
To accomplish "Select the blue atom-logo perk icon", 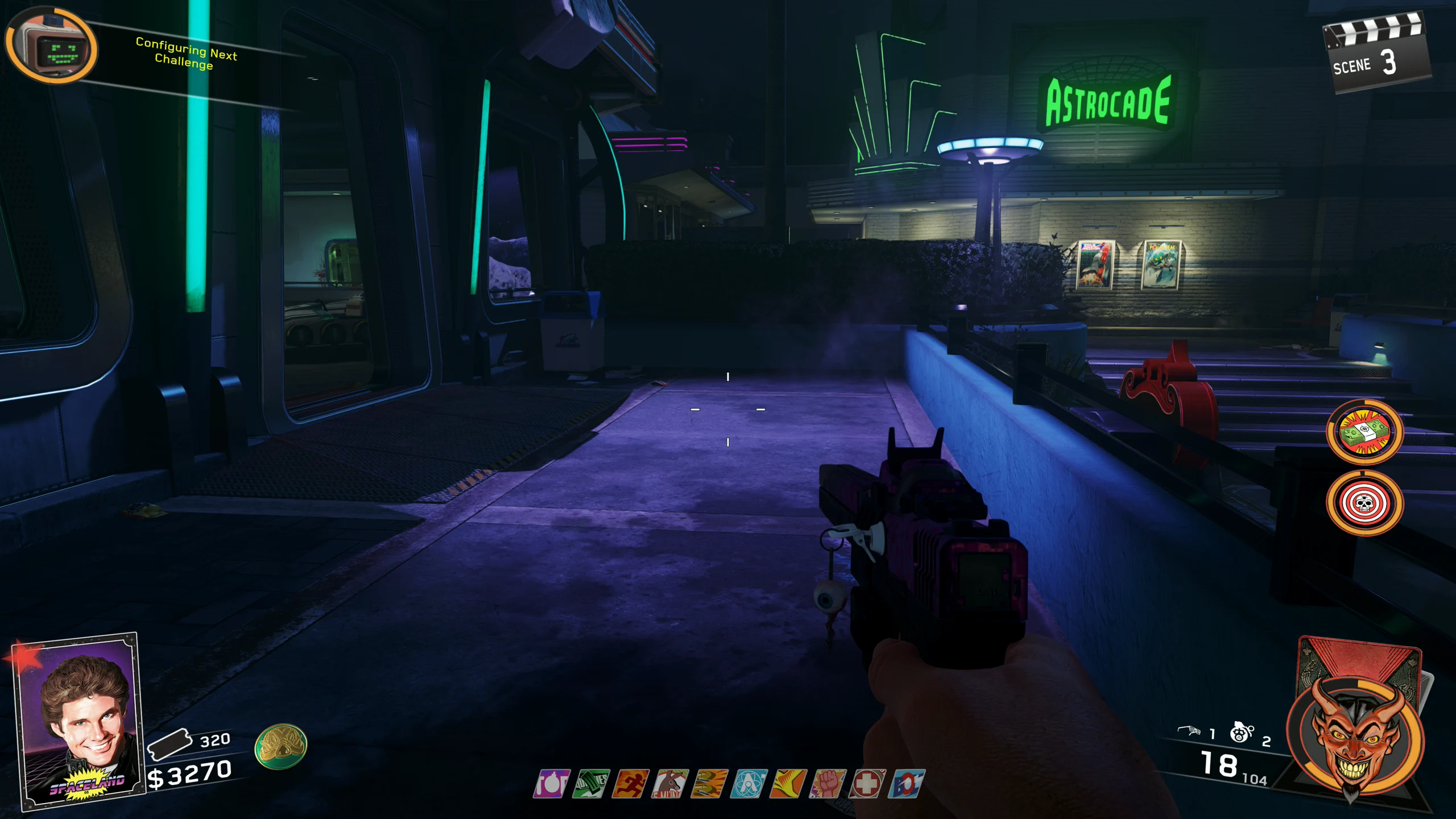I will point(749,784).
